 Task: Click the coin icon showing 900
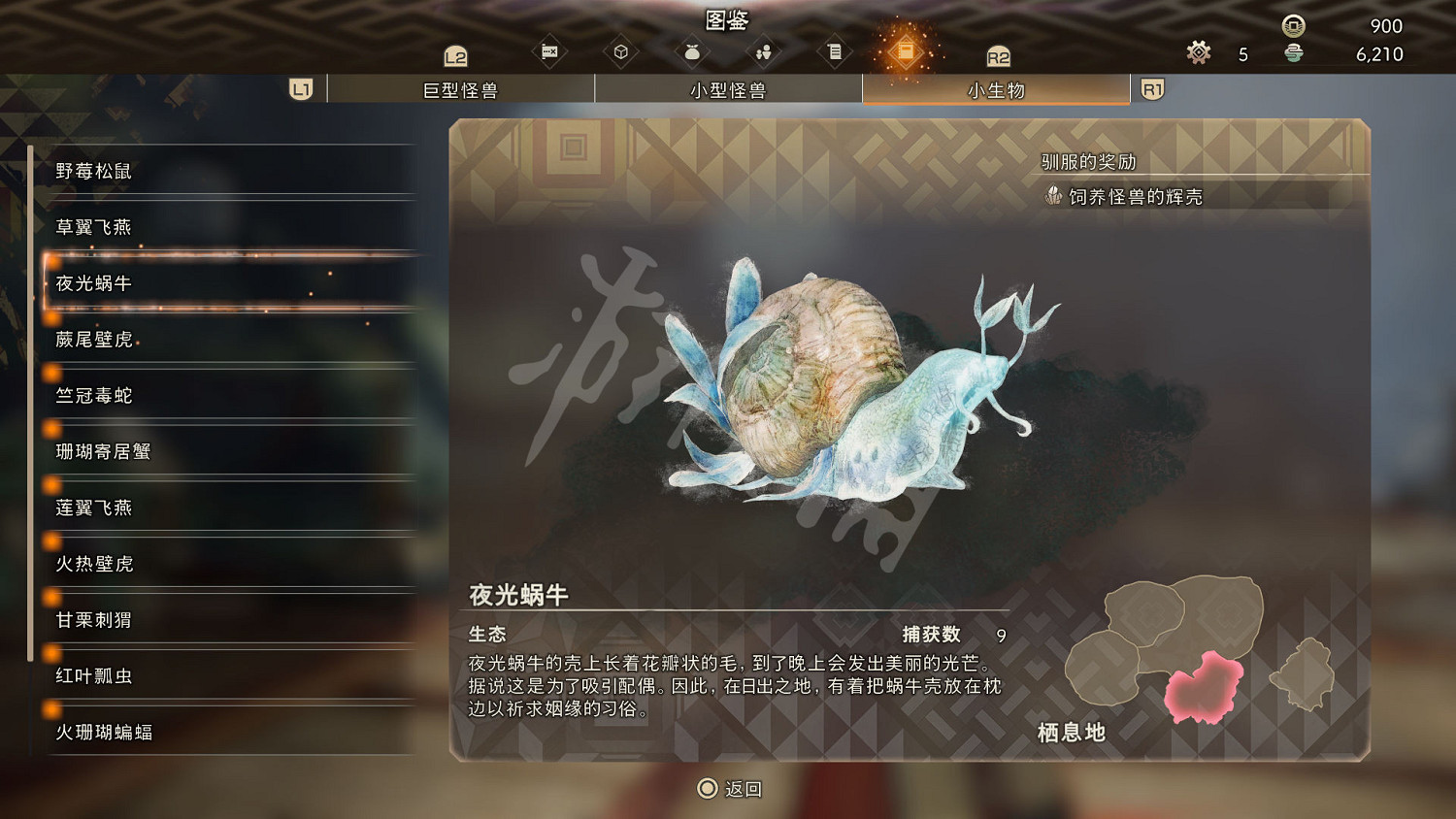[1291, 26]
